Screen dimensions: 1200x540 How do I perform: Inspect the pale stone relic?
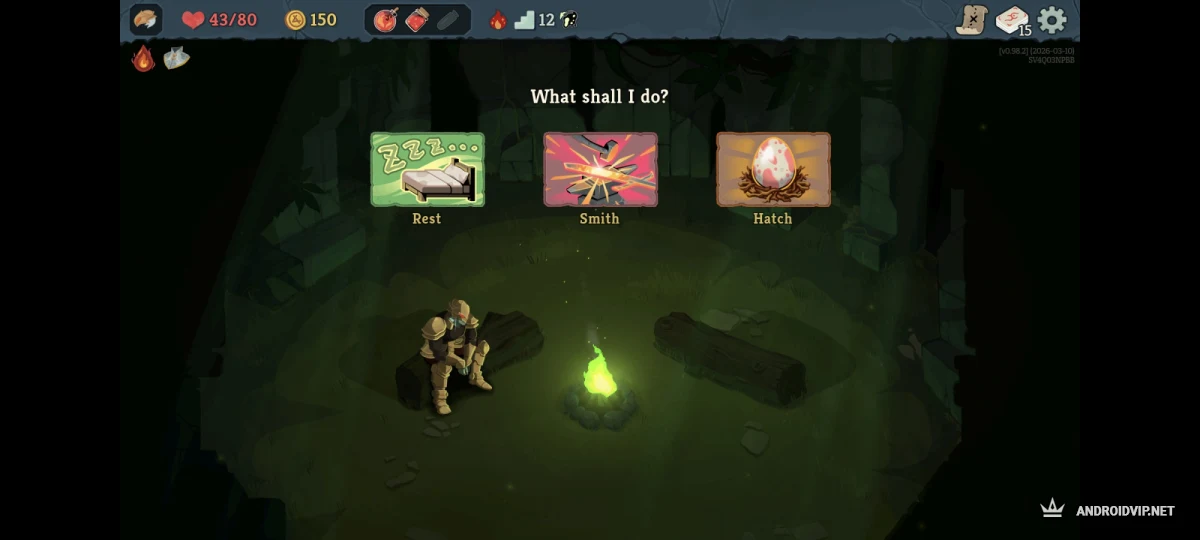pyautogui.click(x=176, y=58)
